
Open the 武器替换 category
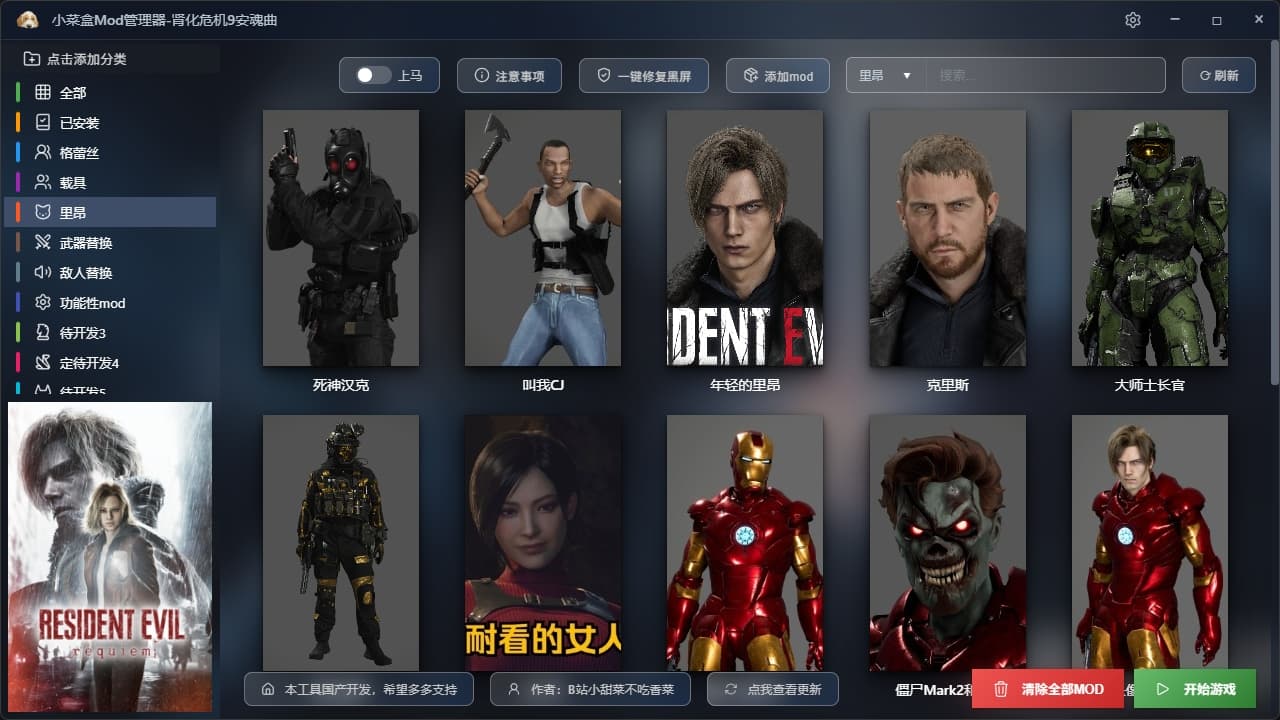pyautogui.click(x=86, y=243)
